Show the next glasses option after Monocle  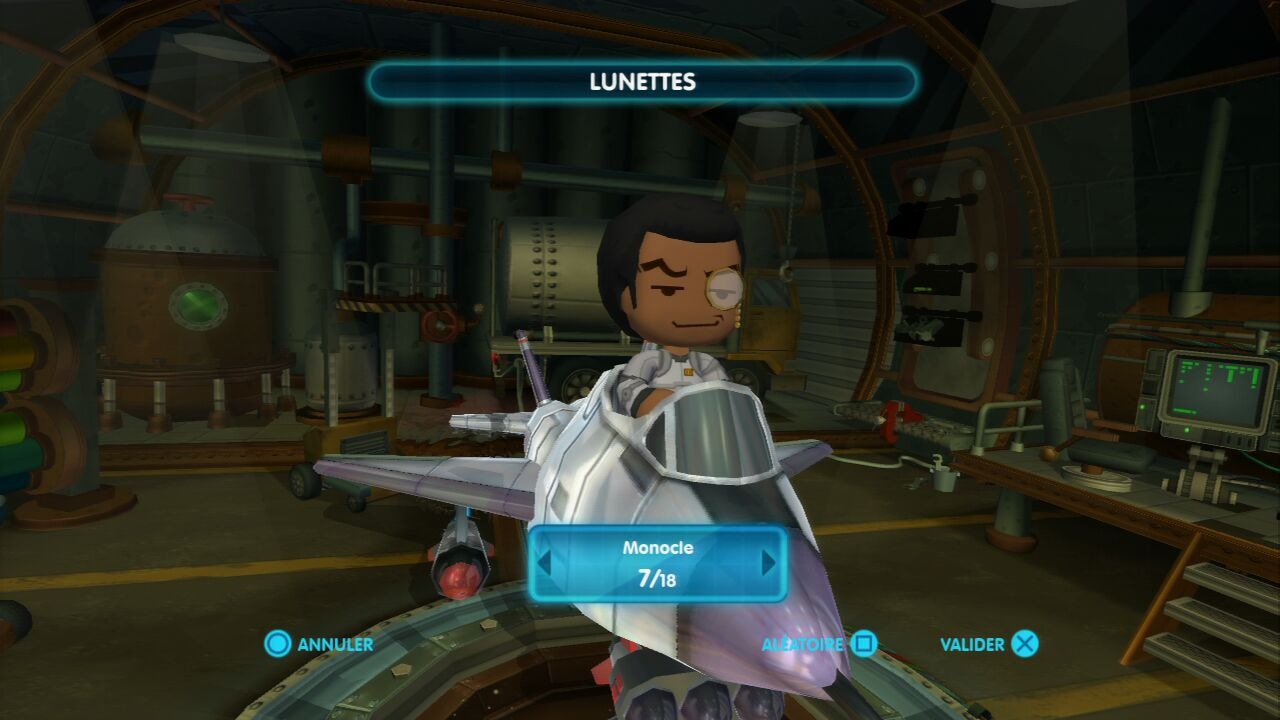tap(769, 563)
